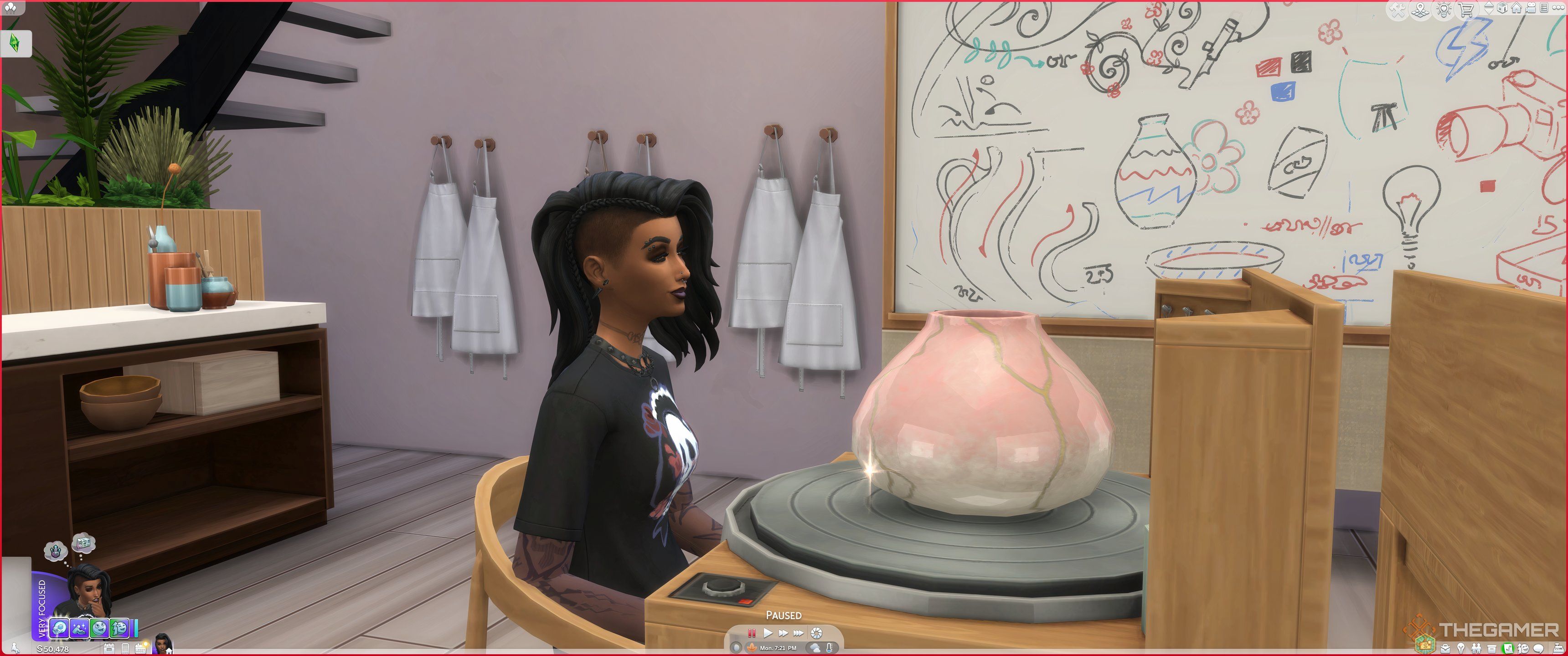Open the lighting options lightbulb icon
Image resolution: width=1568 pixels, height=656 pixels.
click(1443, 9)
